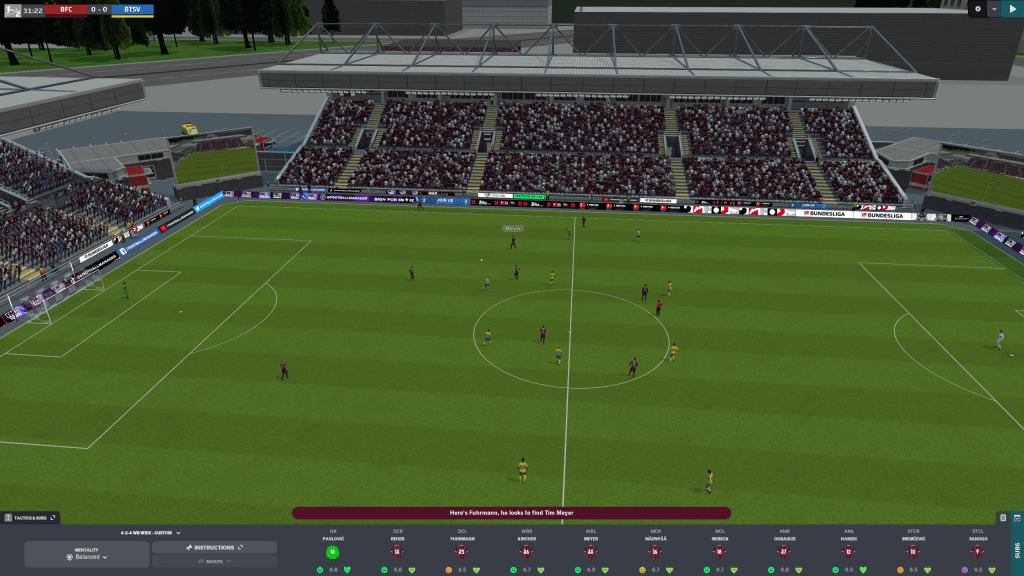Pick Hamzic the left winger
The width and height of the screenshot is (1024, 576).
tap(849, 551)
